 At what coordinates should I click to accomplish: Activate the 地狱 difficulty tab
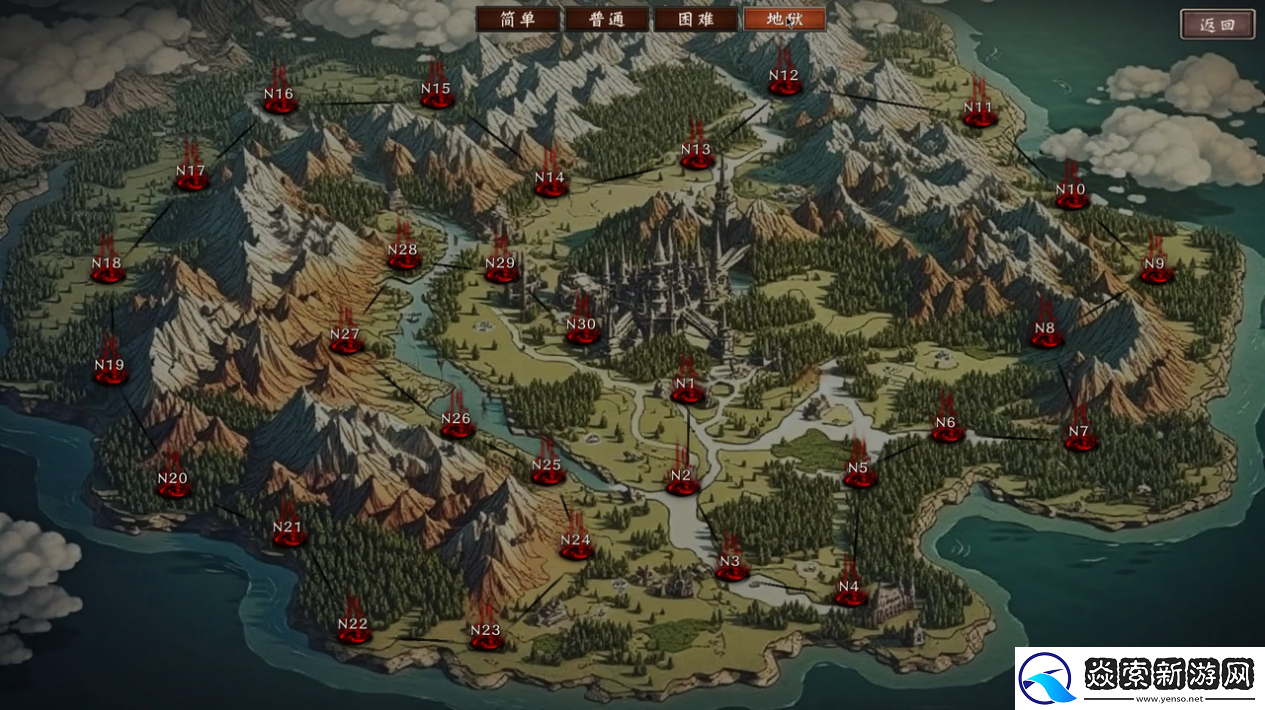point(784,20)
